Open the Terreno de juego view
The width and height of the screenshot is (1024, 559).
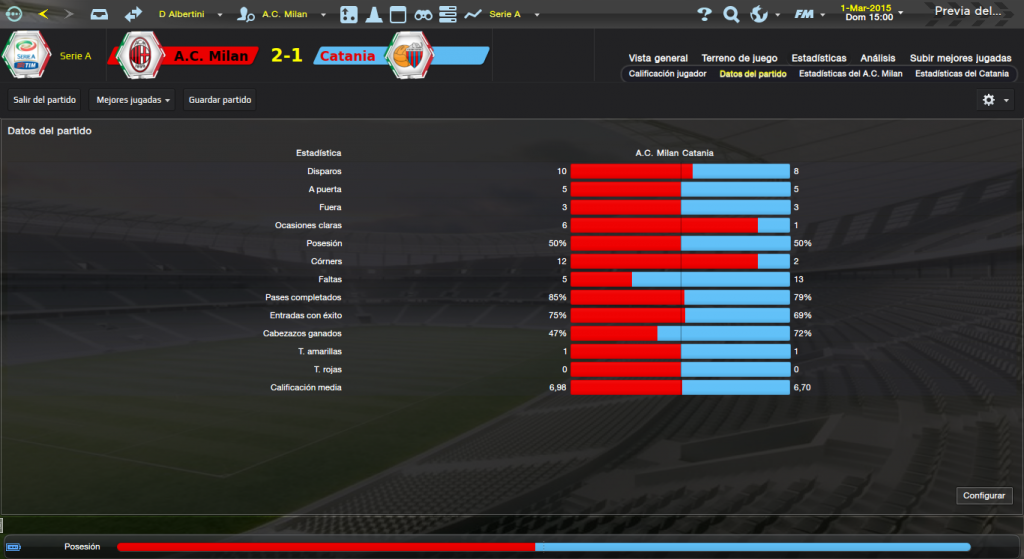(x=741, y=58)
